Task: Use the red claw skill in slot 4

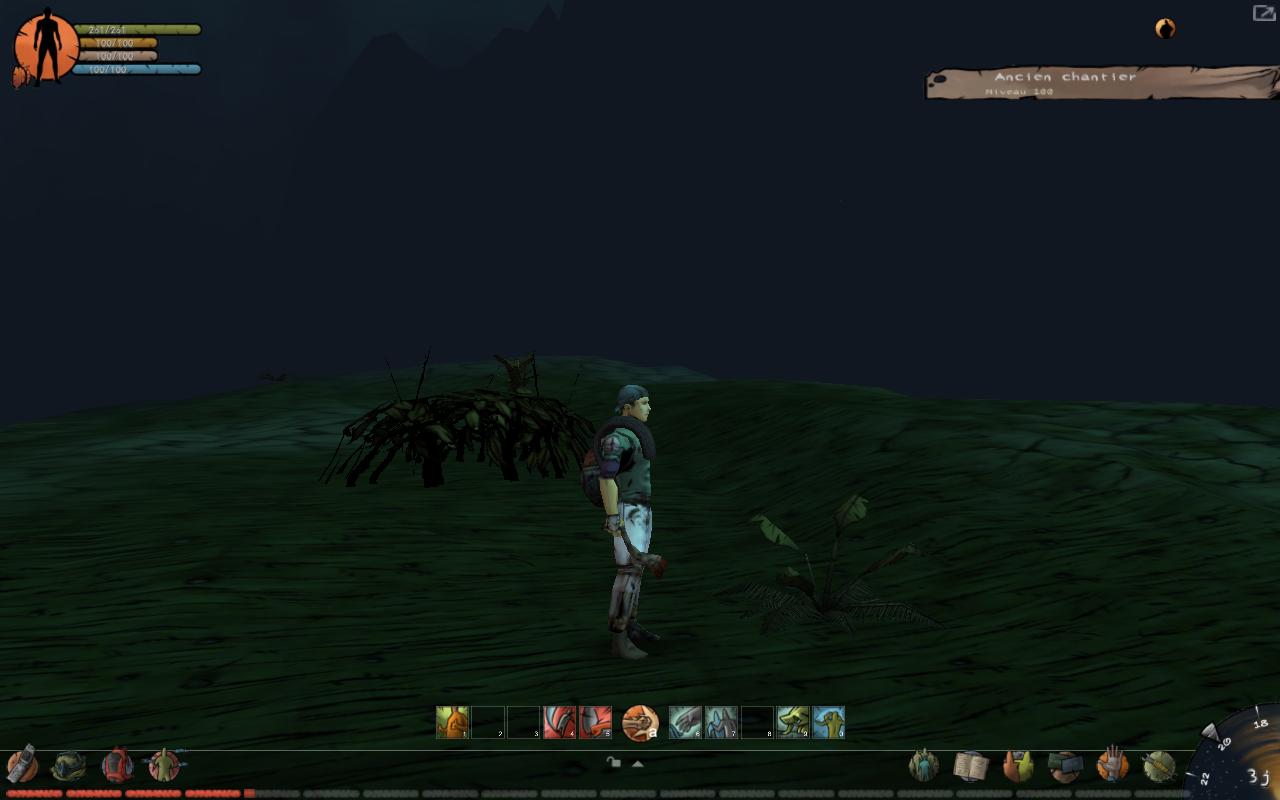Action: pos(559,722)
